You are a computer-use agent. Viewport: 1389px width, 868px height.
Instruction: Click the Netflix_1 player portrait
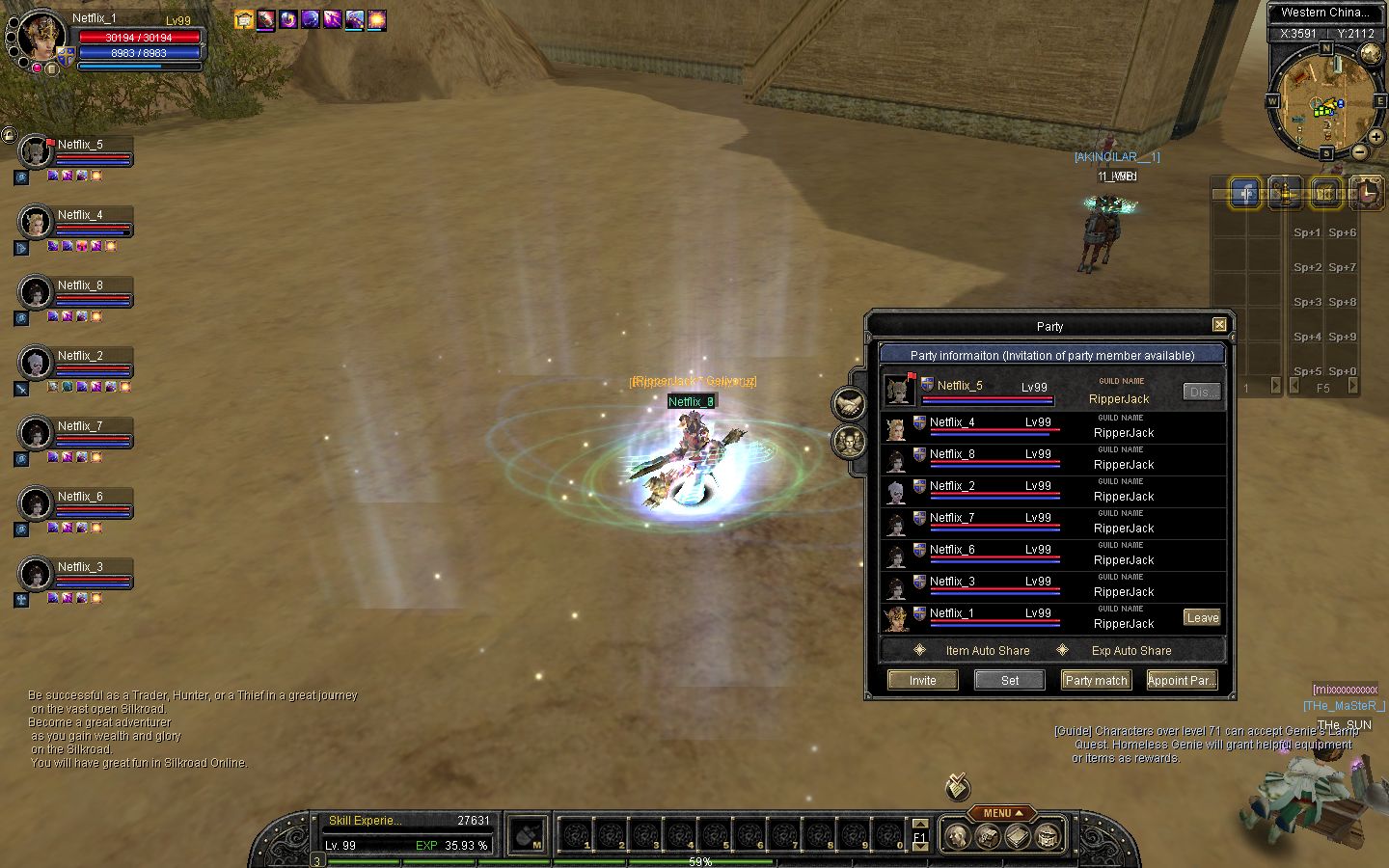pyautogui.click(x=41, y=37)
